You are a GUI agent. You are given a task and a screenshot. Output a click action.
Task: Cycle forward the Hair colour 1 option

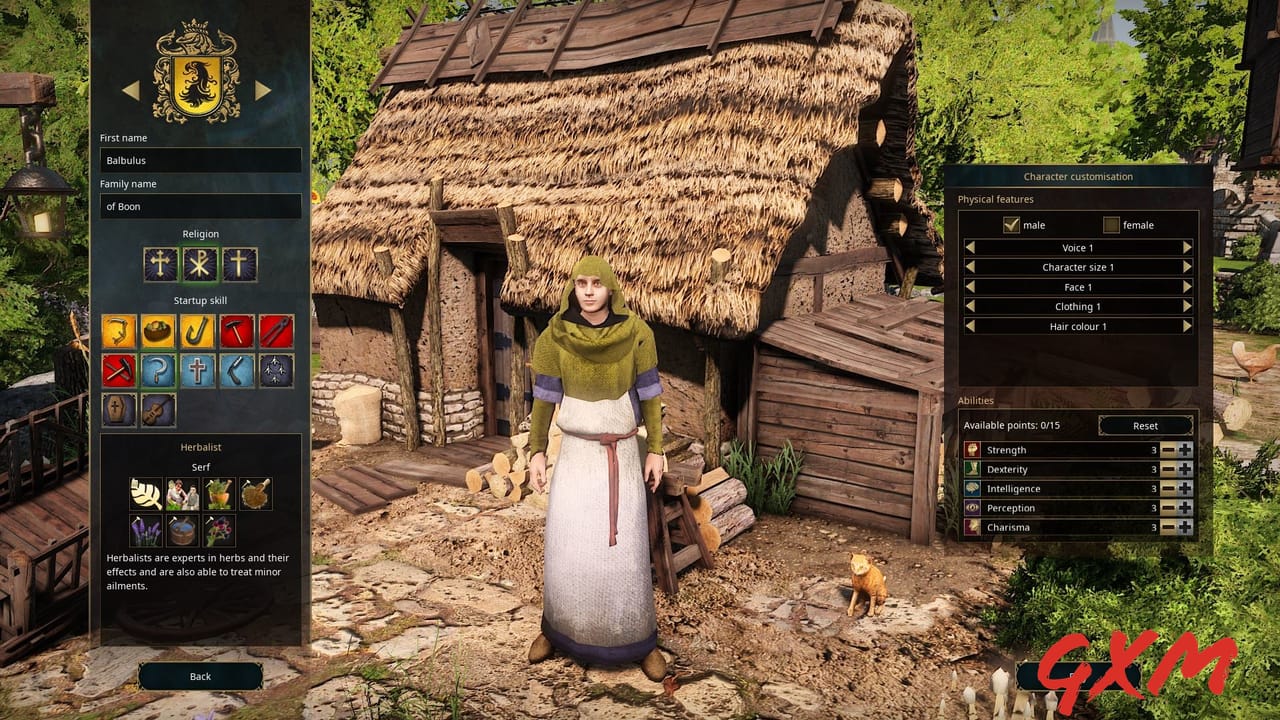coord(1187,326)
